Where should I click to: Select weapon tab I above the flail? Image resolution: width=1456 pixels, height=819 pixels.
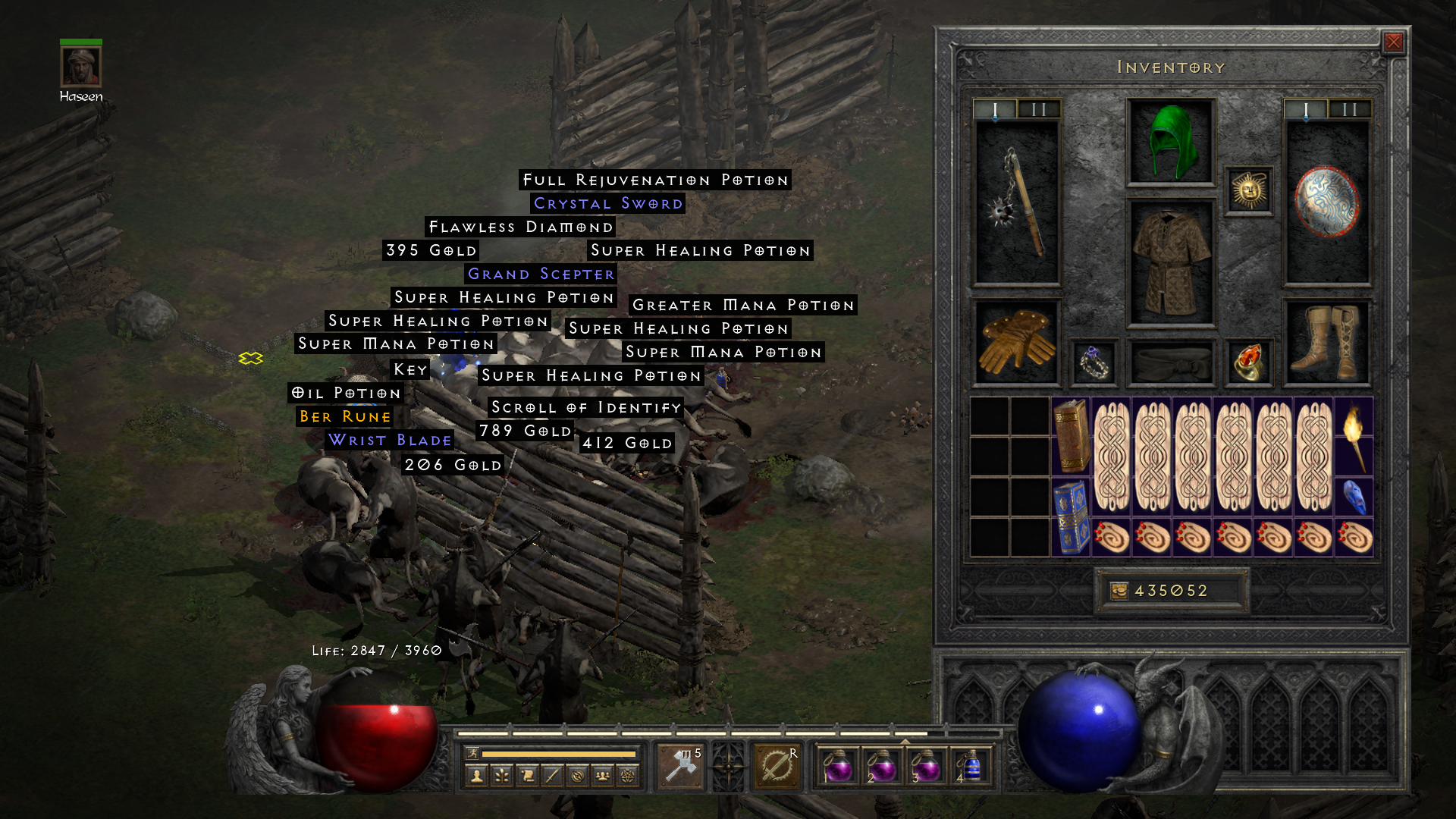994,108
